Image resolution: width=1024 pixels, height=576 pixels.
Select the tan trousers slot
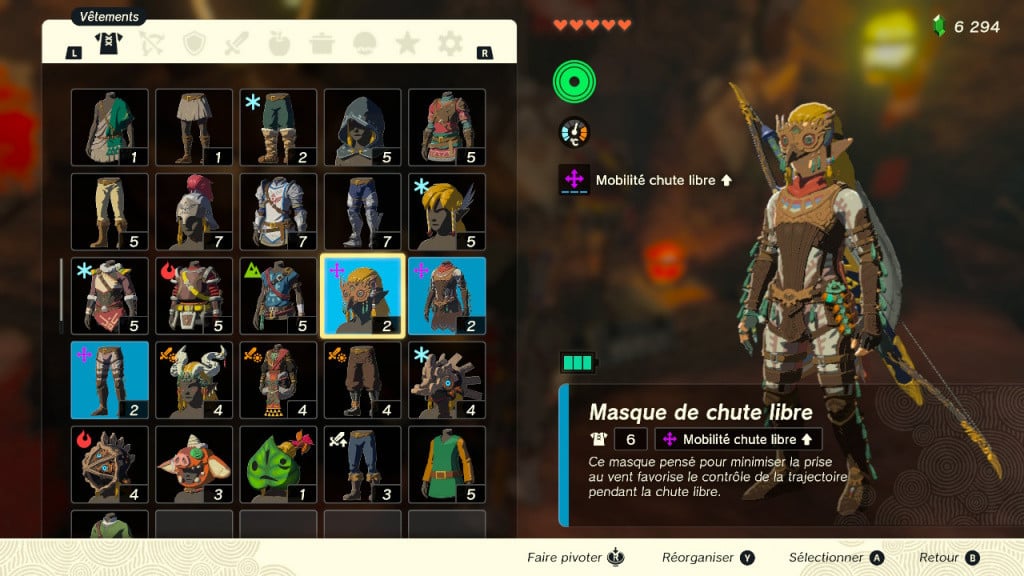pos(110,211)
